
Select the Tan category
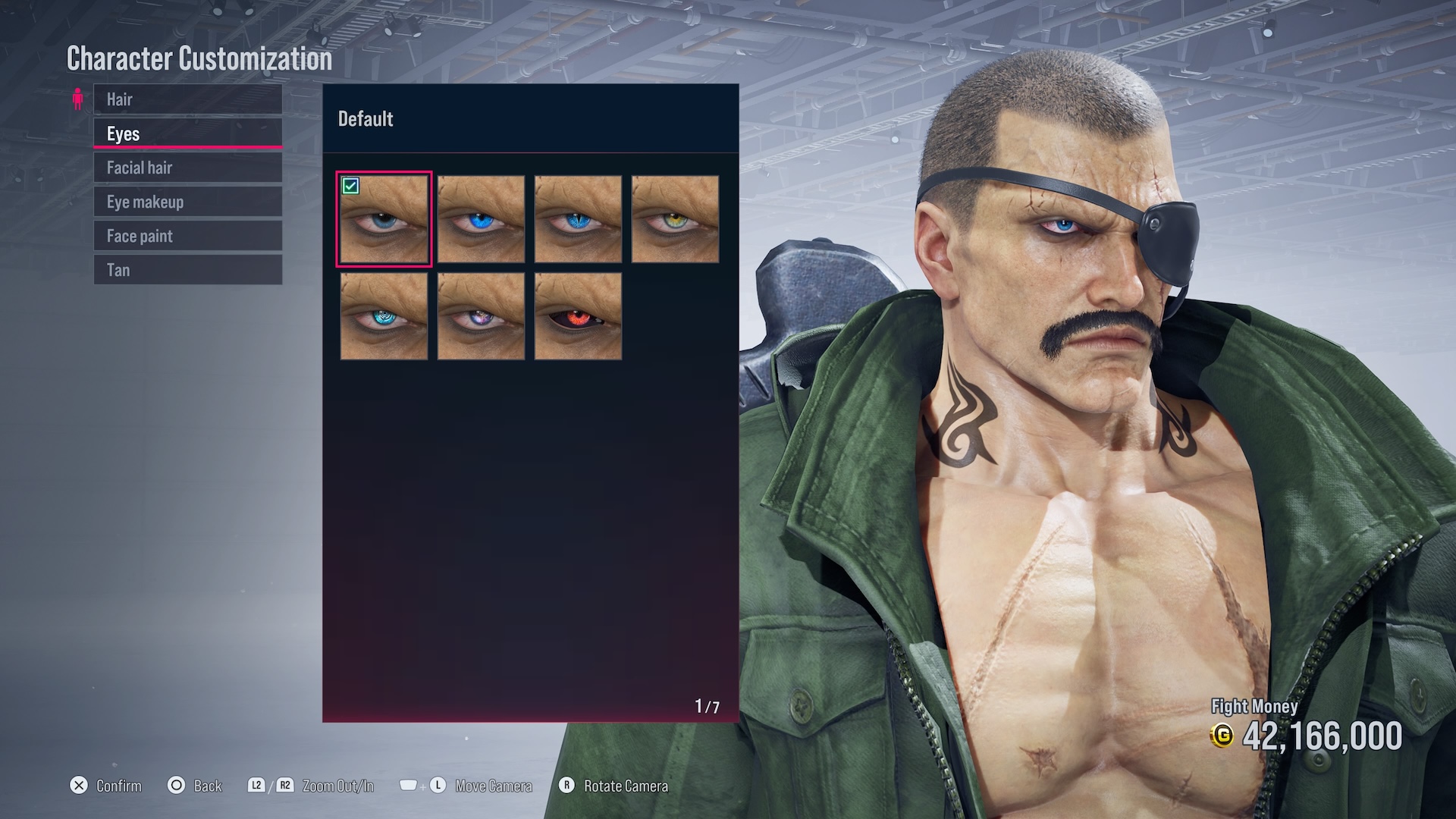pyautogui.click(x=187, y=270)
